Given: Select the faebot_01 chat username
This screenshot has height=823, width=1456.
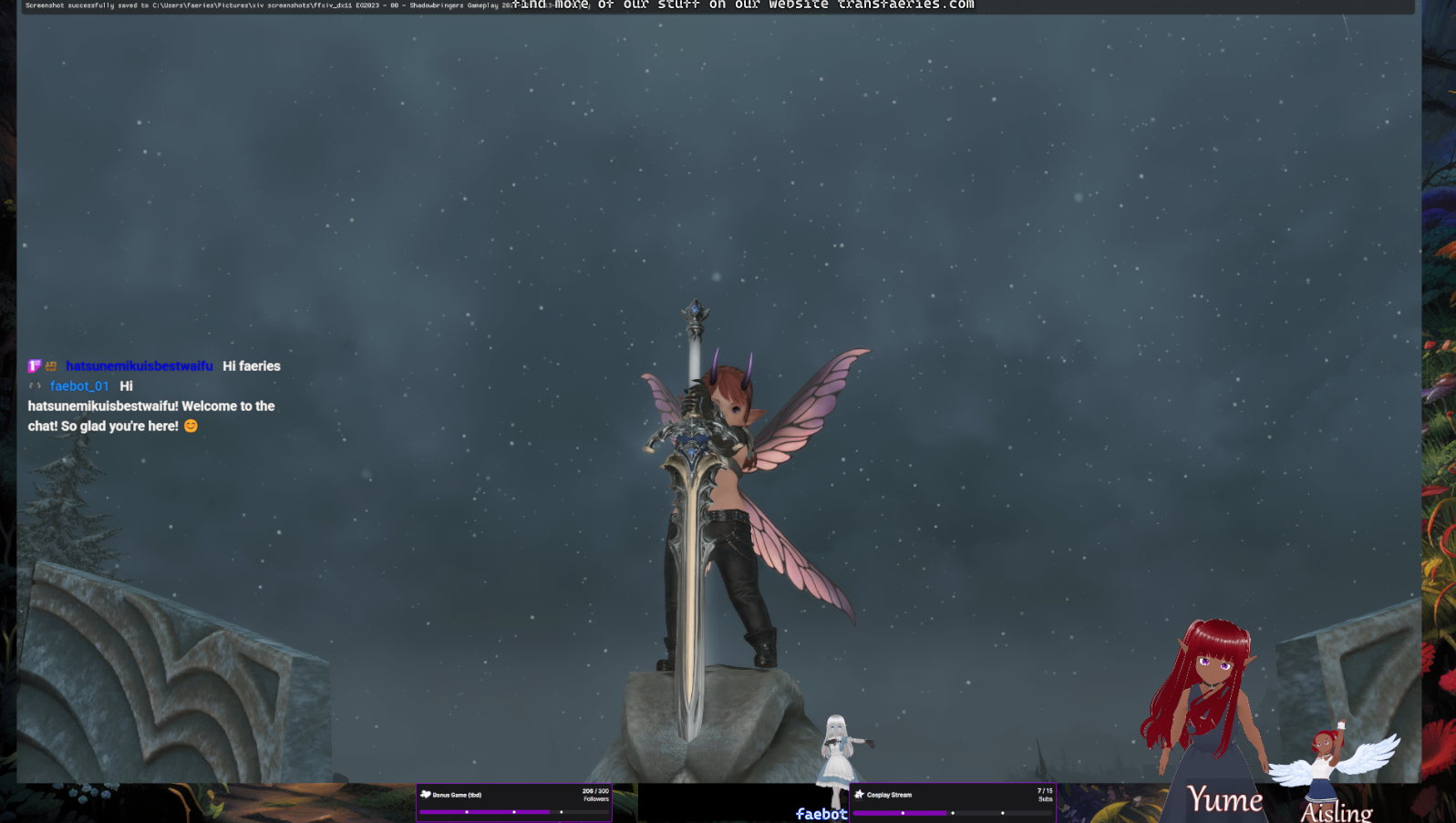Looking at the screenshot, I should 79,386.
